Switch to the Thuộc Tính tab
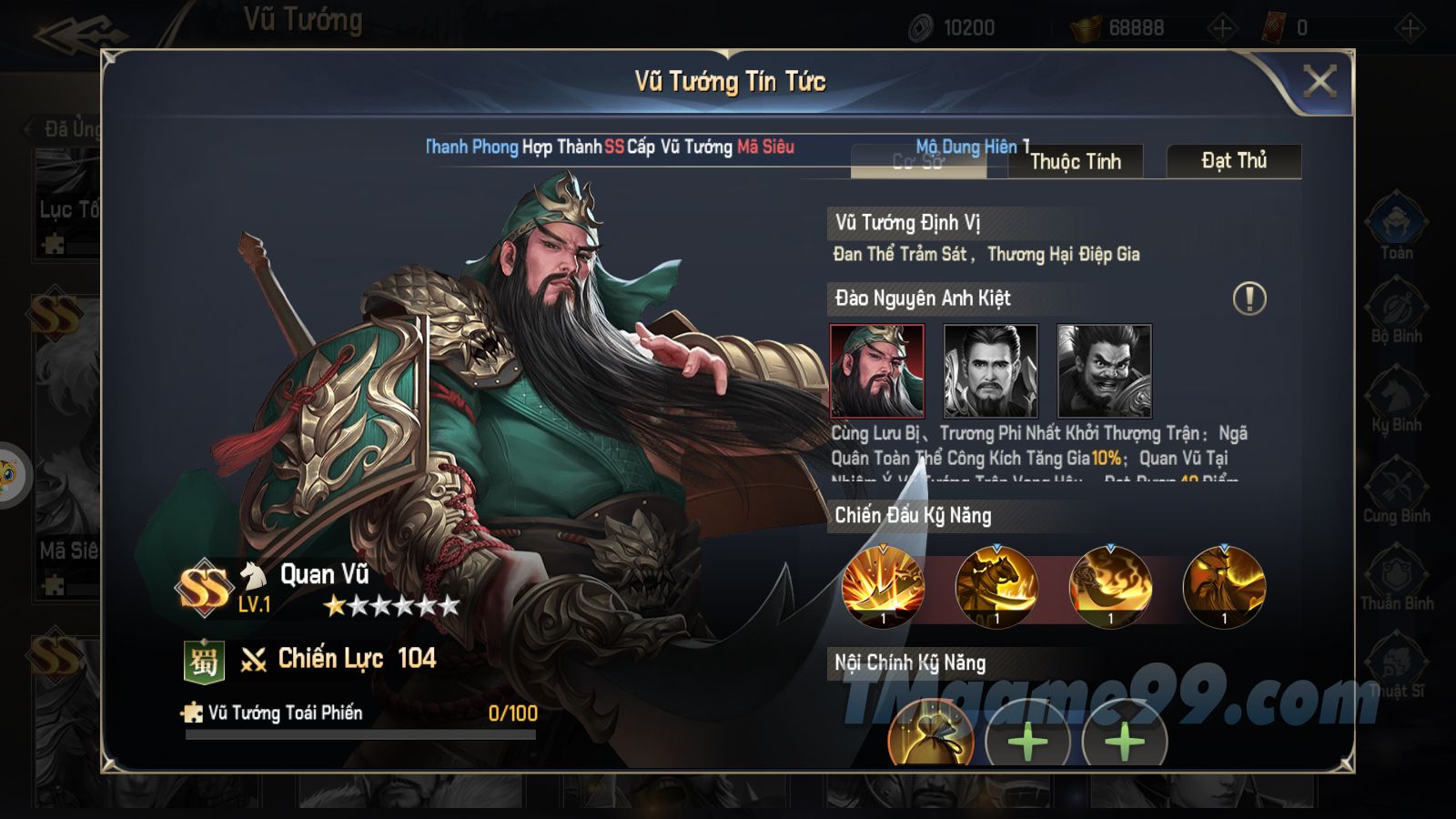The image size is (1456, 819). (x=1075, y=162)
